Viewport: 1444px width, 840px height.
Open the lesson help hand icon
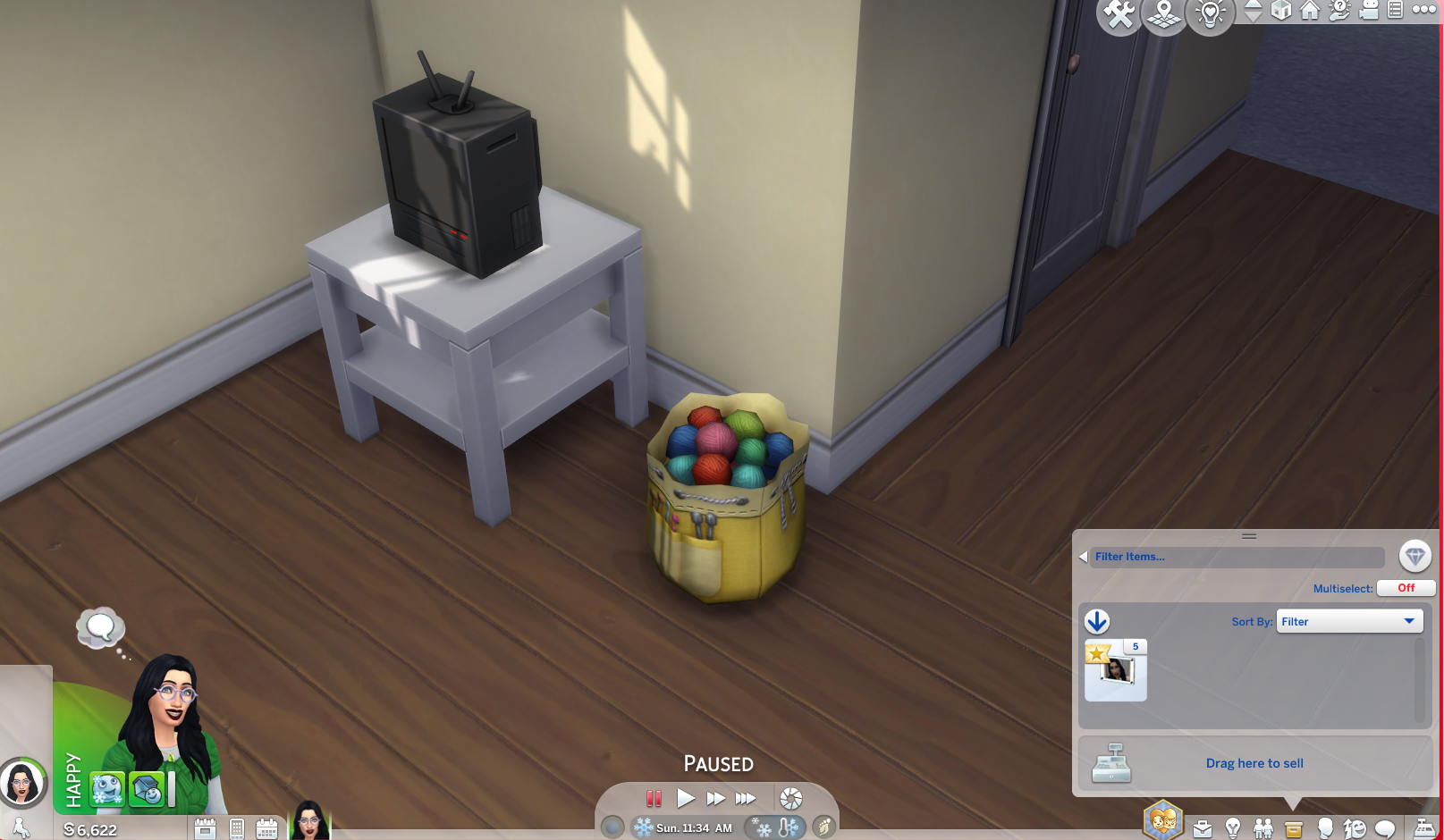tap(1338, 12)
